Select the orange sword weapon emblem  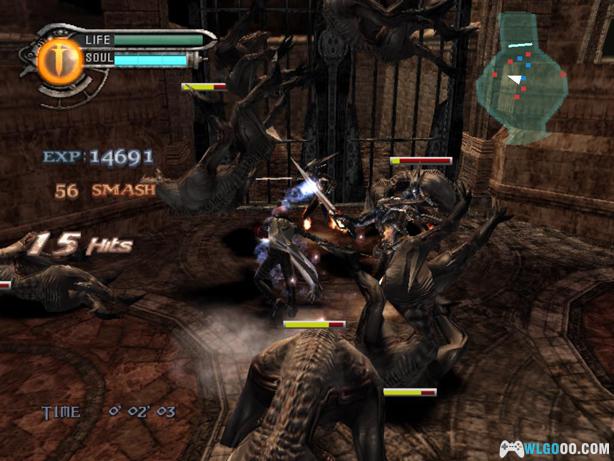(59, 58)
